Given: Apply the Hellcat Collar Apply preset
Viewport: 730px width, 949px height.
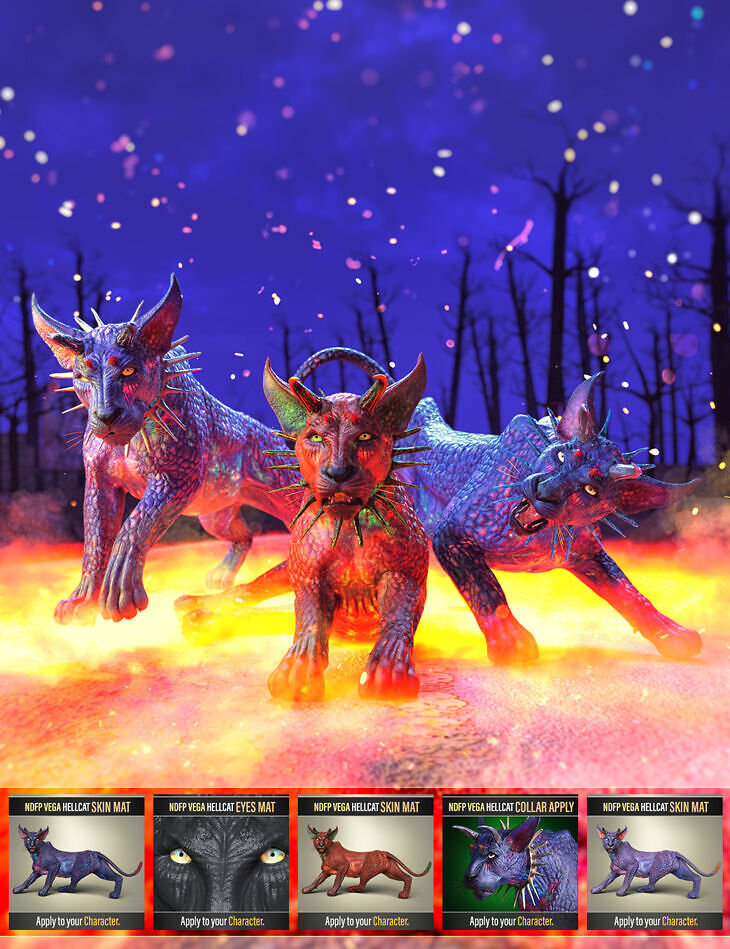Looking at the screenshot, I should 510,862.
